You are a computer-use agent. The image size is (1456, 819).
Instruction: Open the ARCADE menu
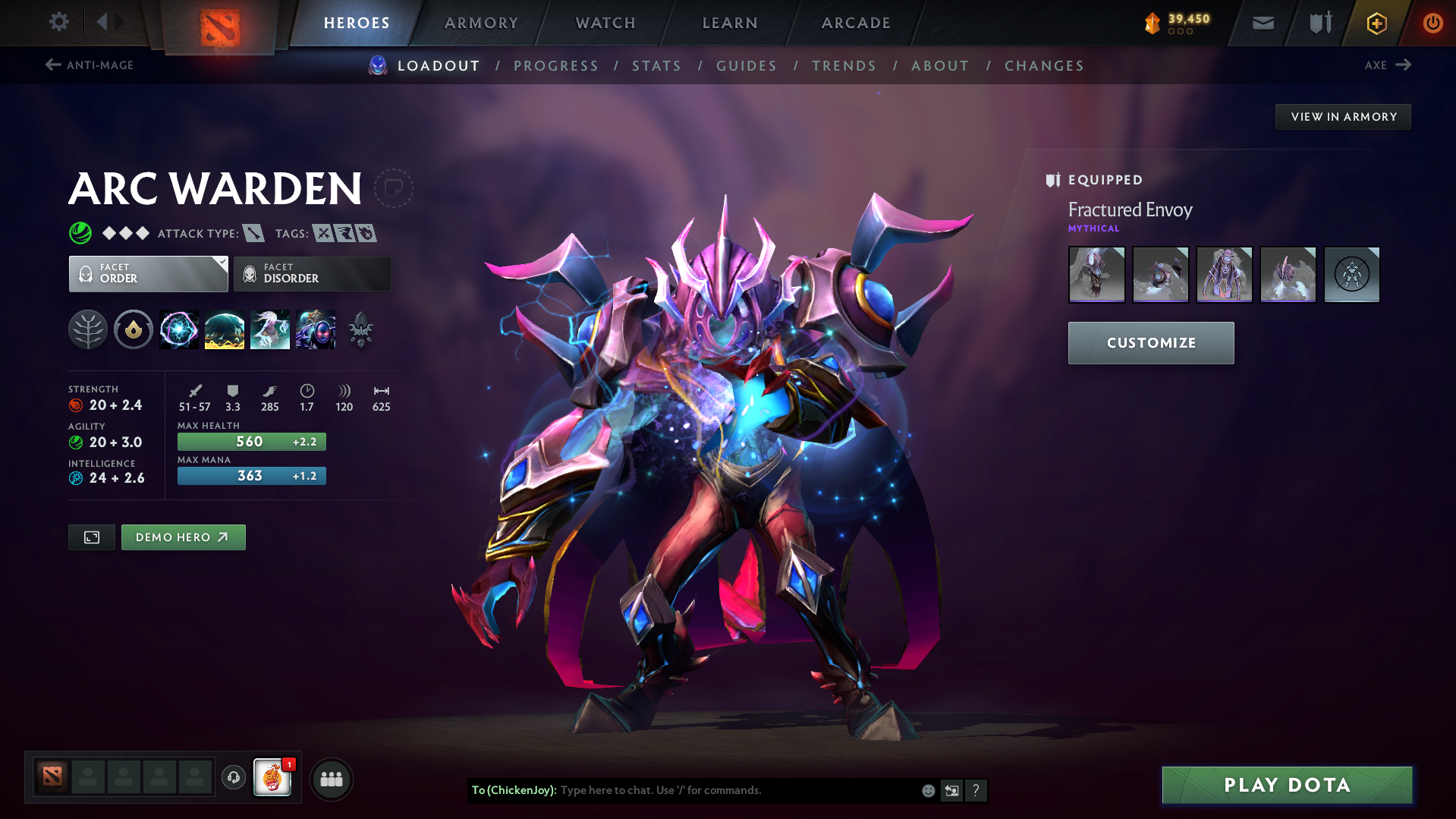856,23
